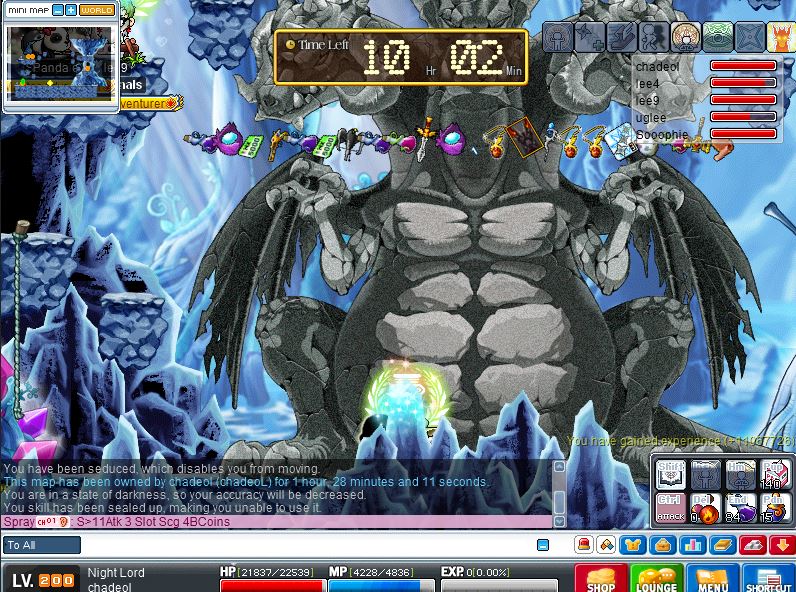Image resolution: width=796 pixels, height=592 pixels.
Task: Click the chat text input field
Action: tap(300, 545)
